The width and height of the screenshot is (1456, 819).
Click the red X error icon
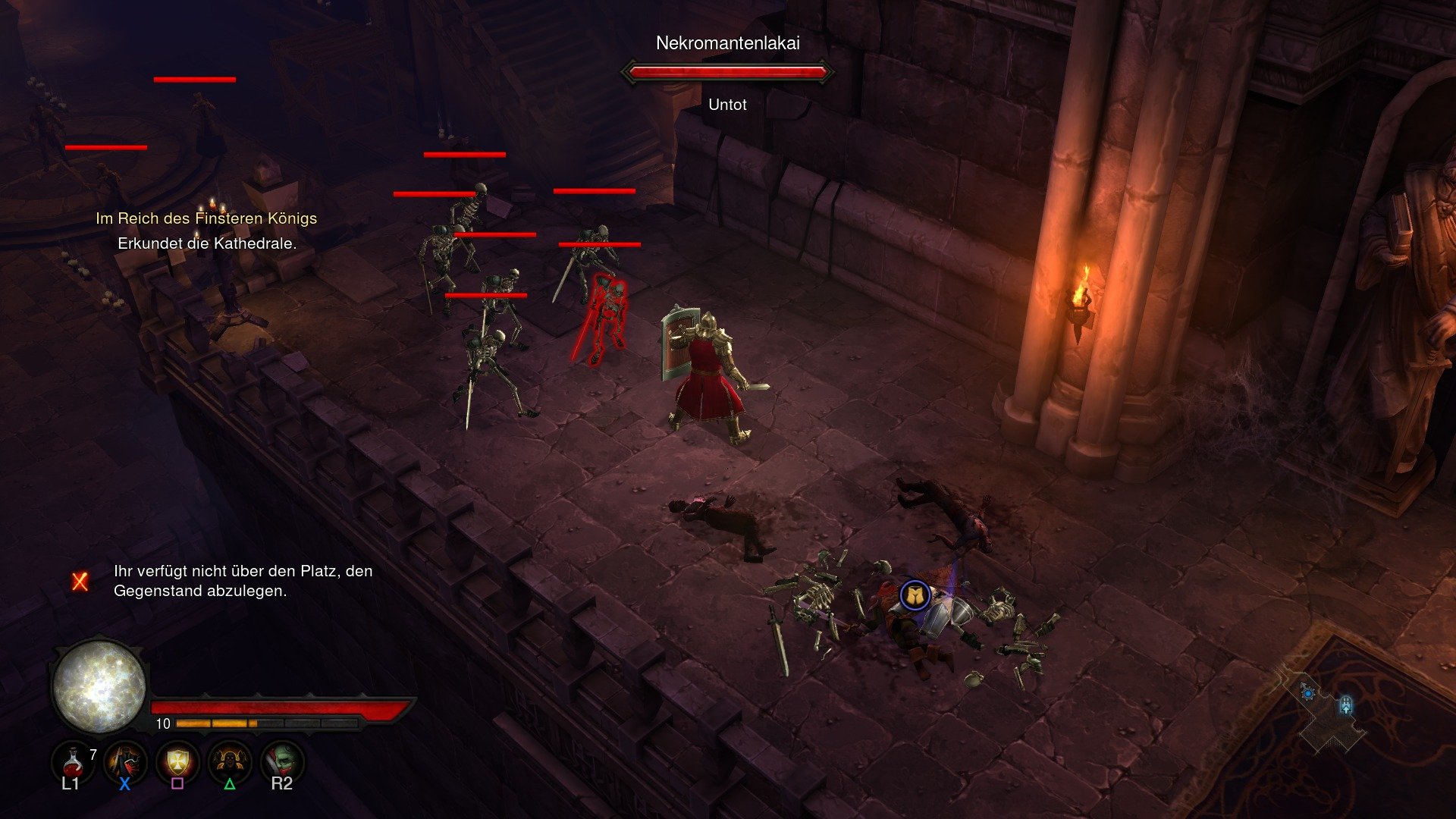tap(78, 583)
